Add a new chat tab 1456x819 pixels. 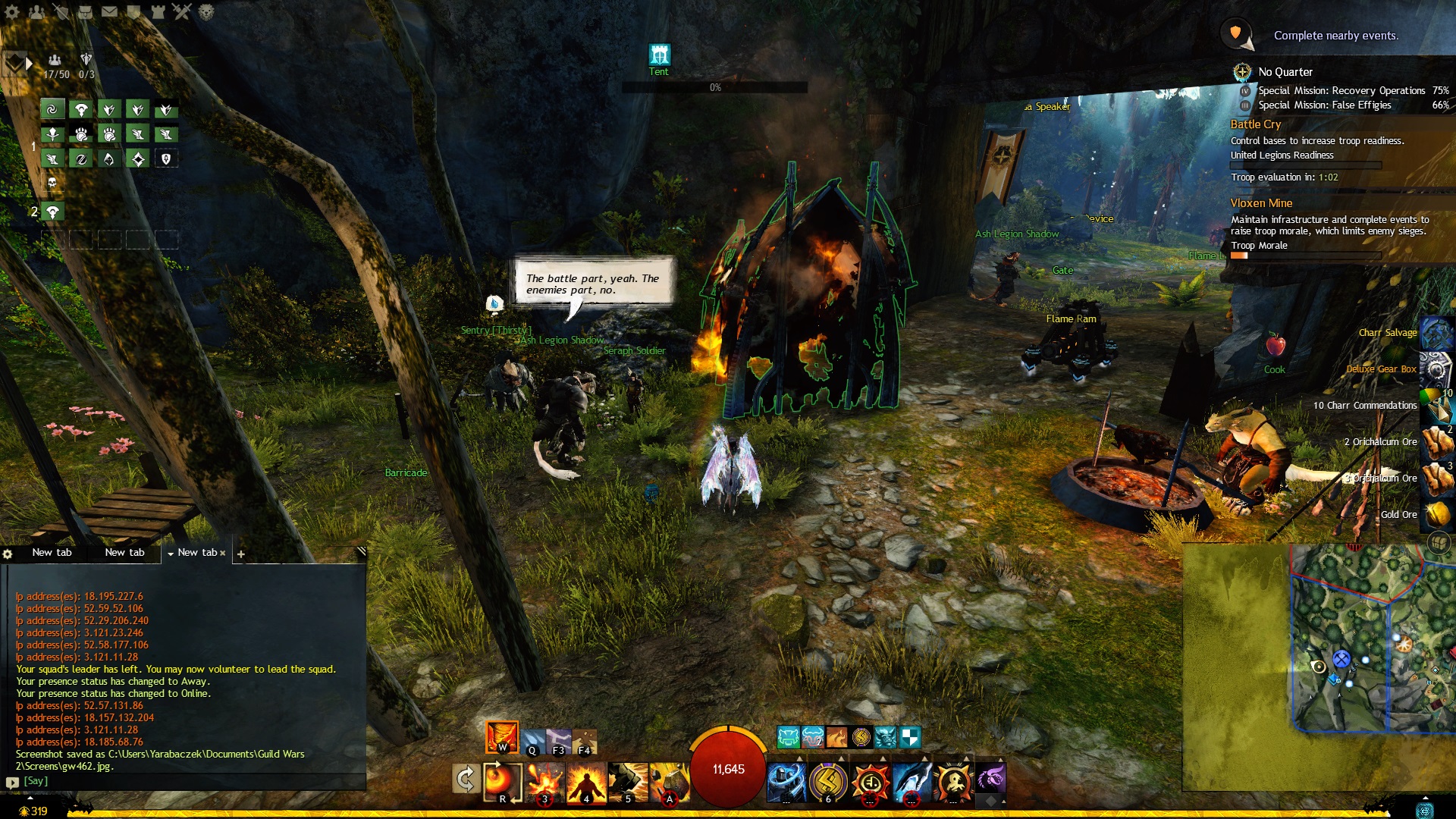click(240, 554)
